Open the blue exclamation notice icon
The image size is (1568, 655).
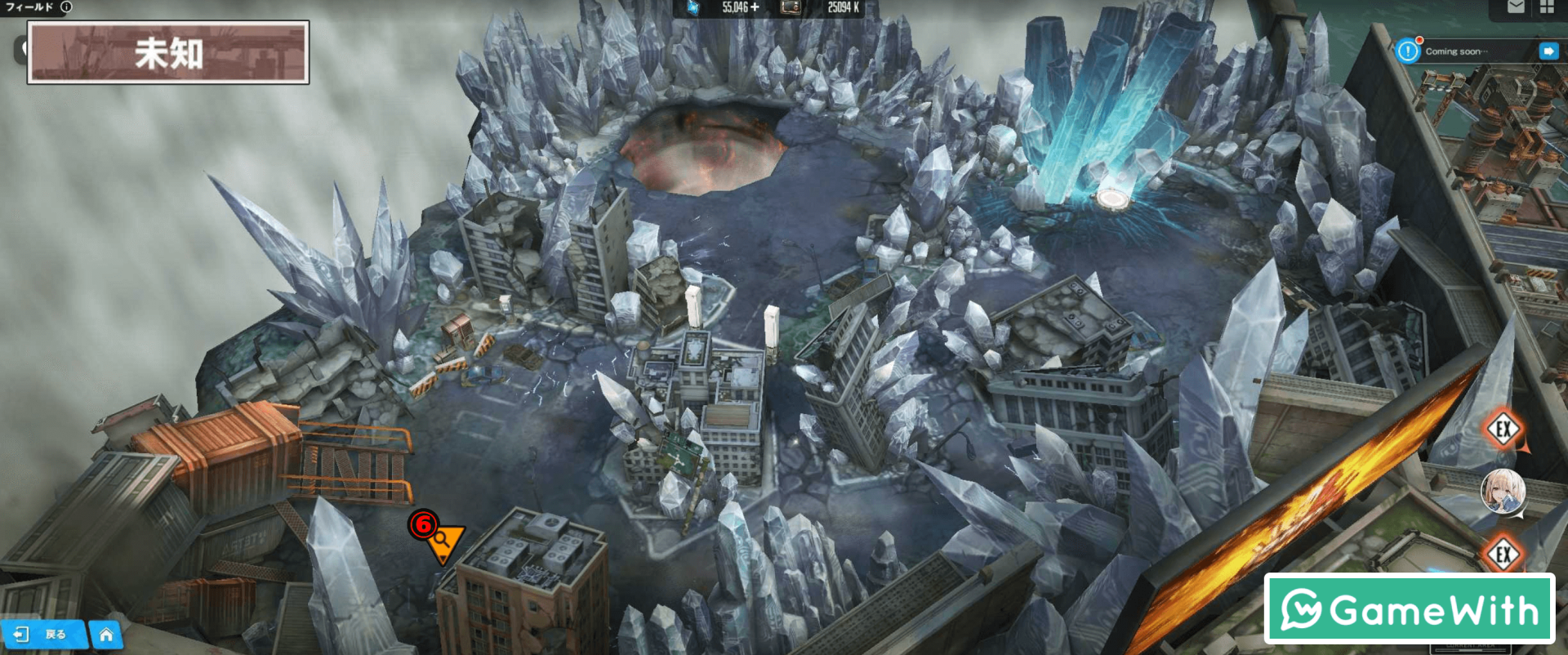click(1408, 51)
